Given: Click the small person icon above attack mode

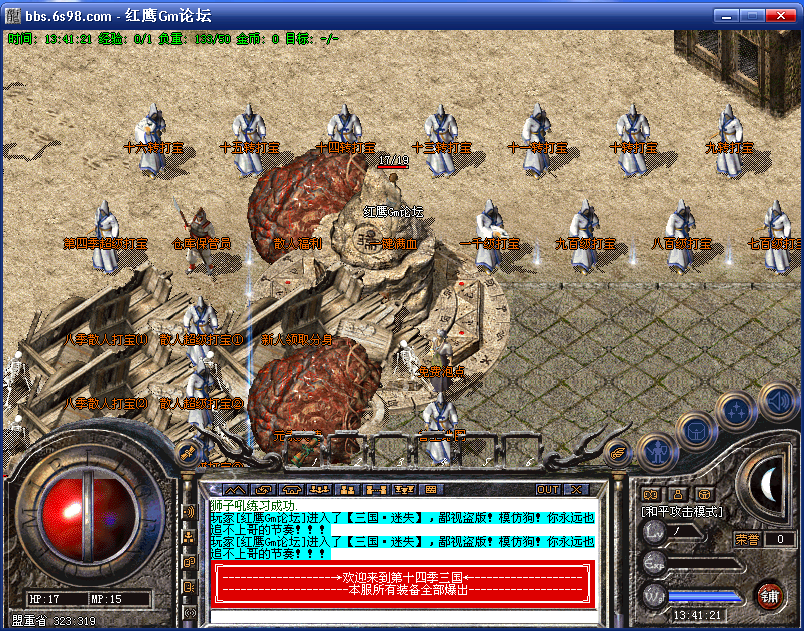Looking at the screenshot, I should (x=678, y=493).
